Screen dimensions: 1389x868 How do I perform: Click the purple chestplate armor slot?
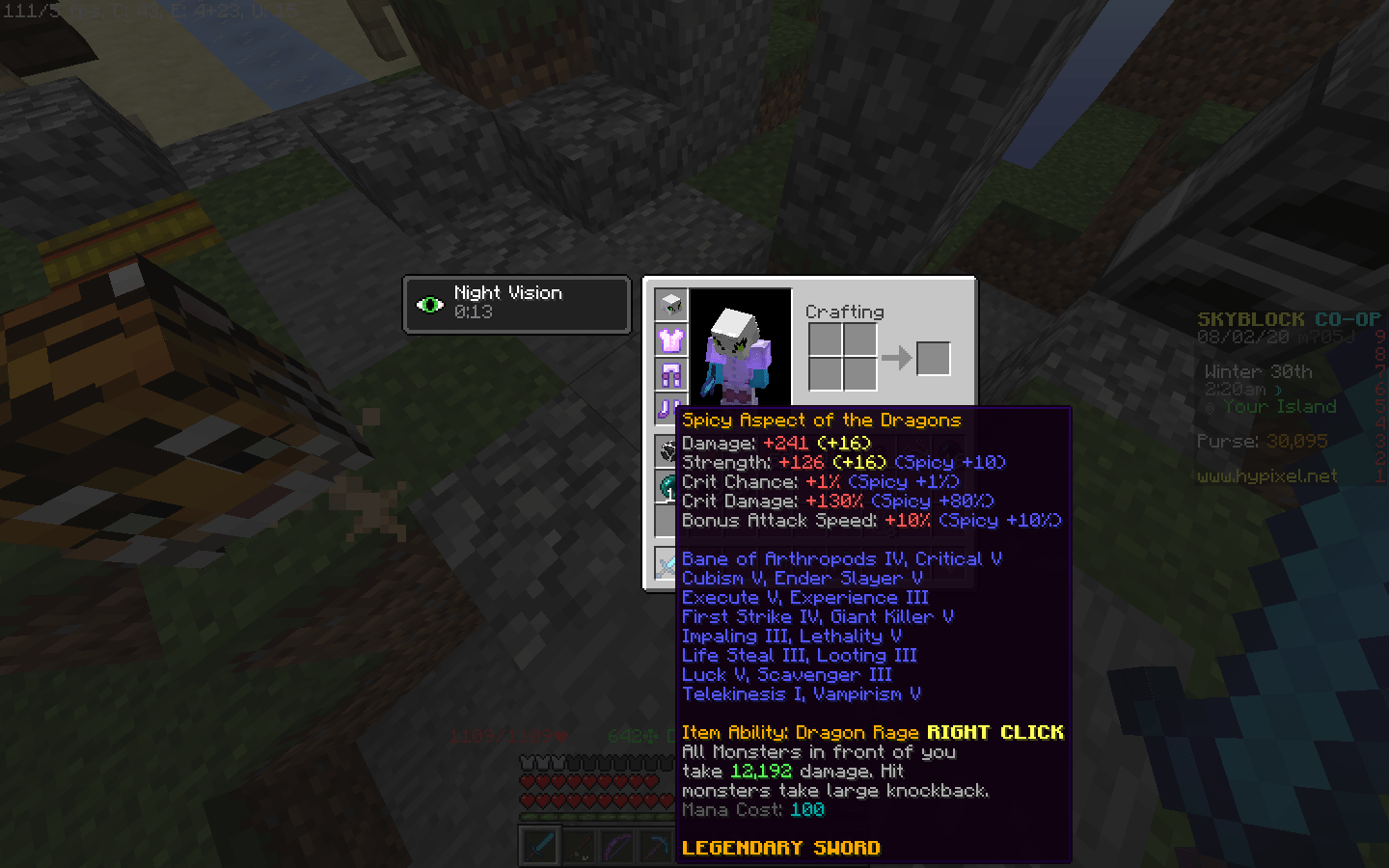pos(670,340)
